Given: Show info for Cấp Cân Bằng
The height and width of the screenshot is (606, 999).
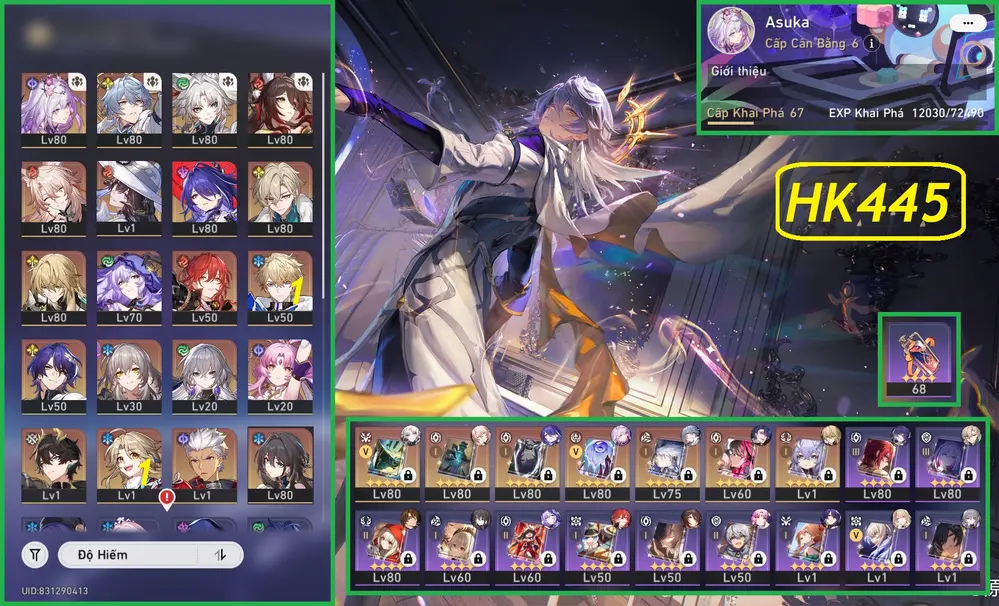Looking at the screenshot, I should tap(871, 44).
